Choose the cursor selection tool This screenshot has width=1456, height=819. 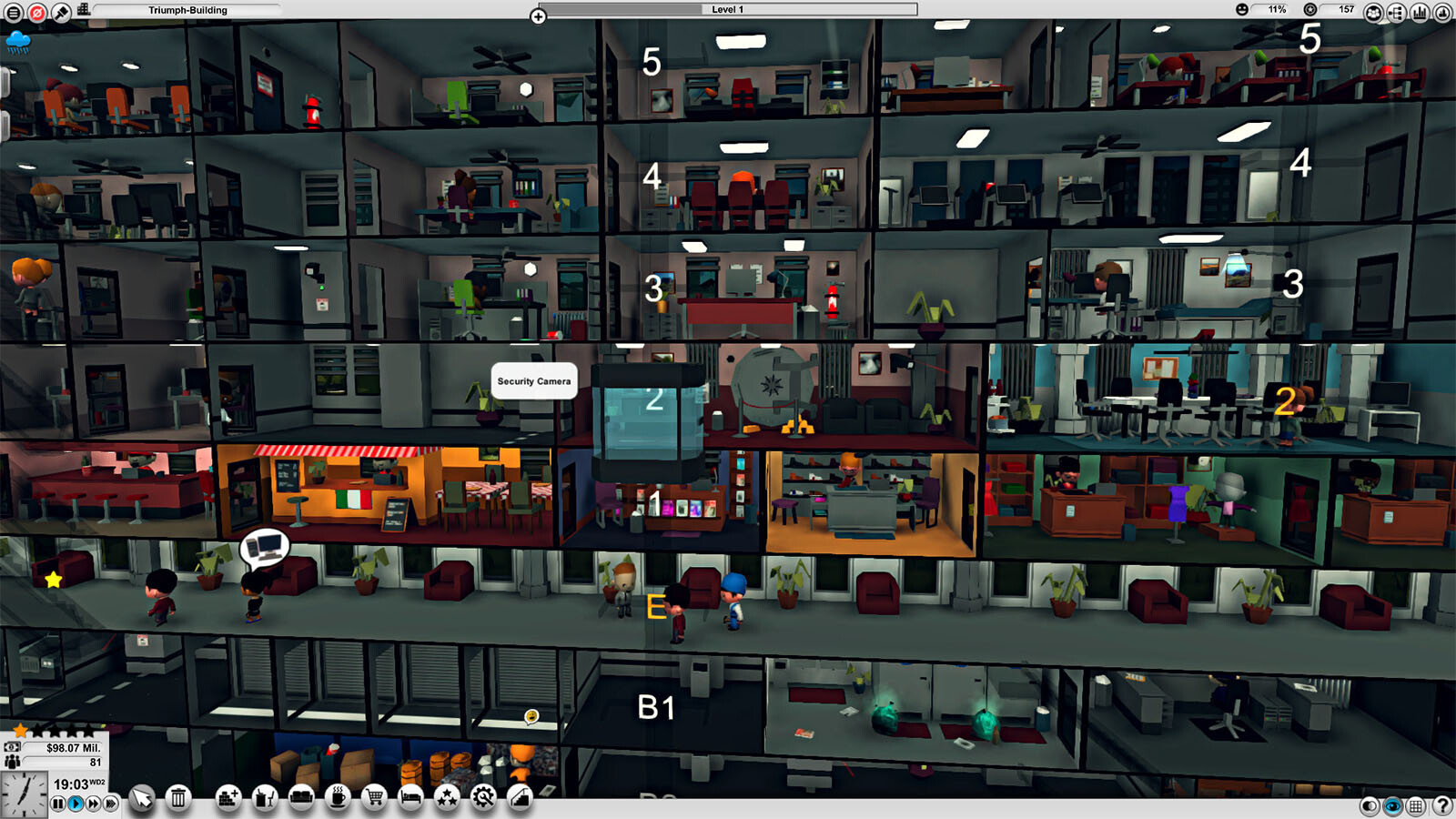pos(142,798)
